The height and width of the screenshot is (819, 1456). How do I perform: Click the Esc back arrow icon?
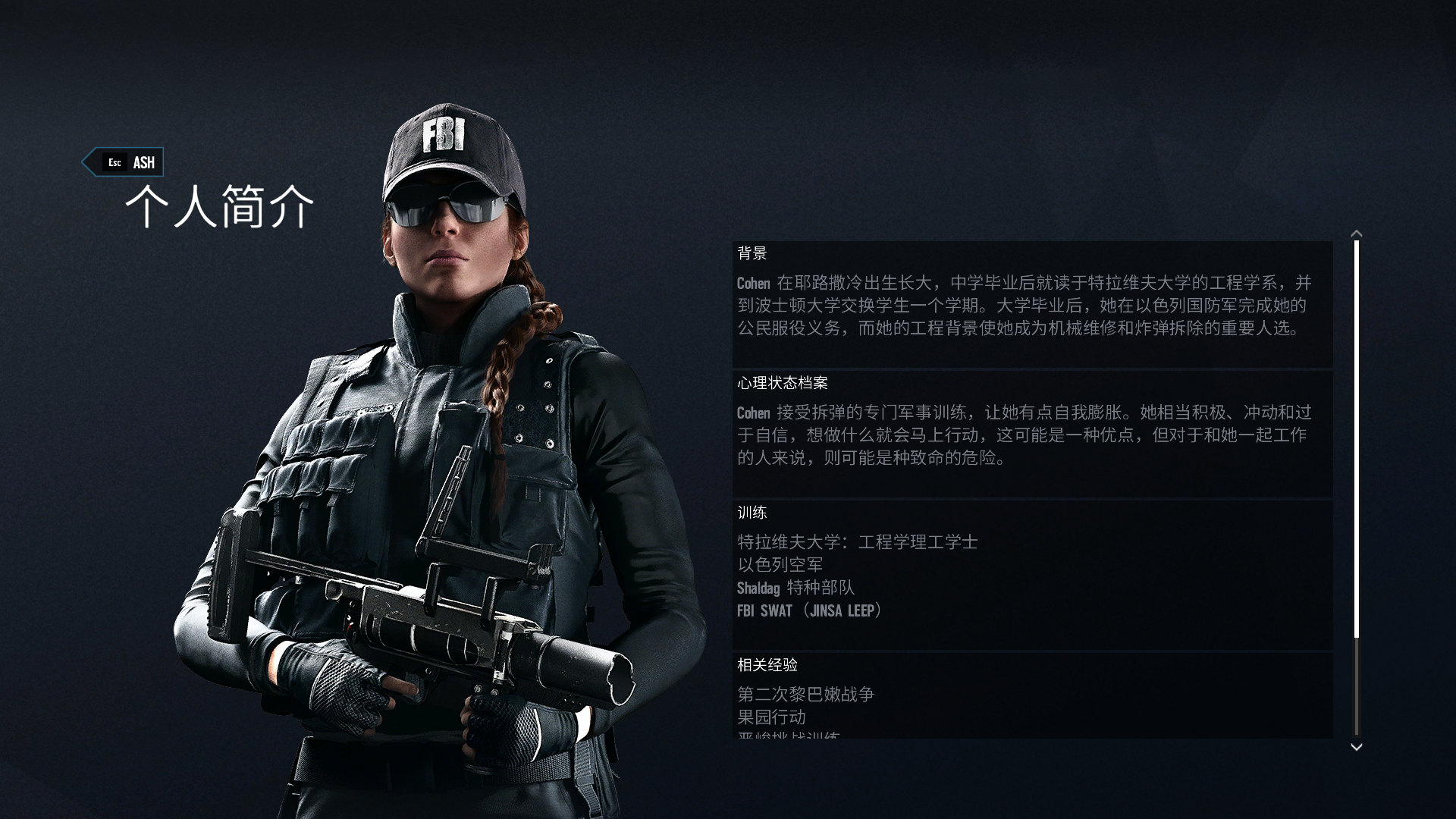click(91, 162)
